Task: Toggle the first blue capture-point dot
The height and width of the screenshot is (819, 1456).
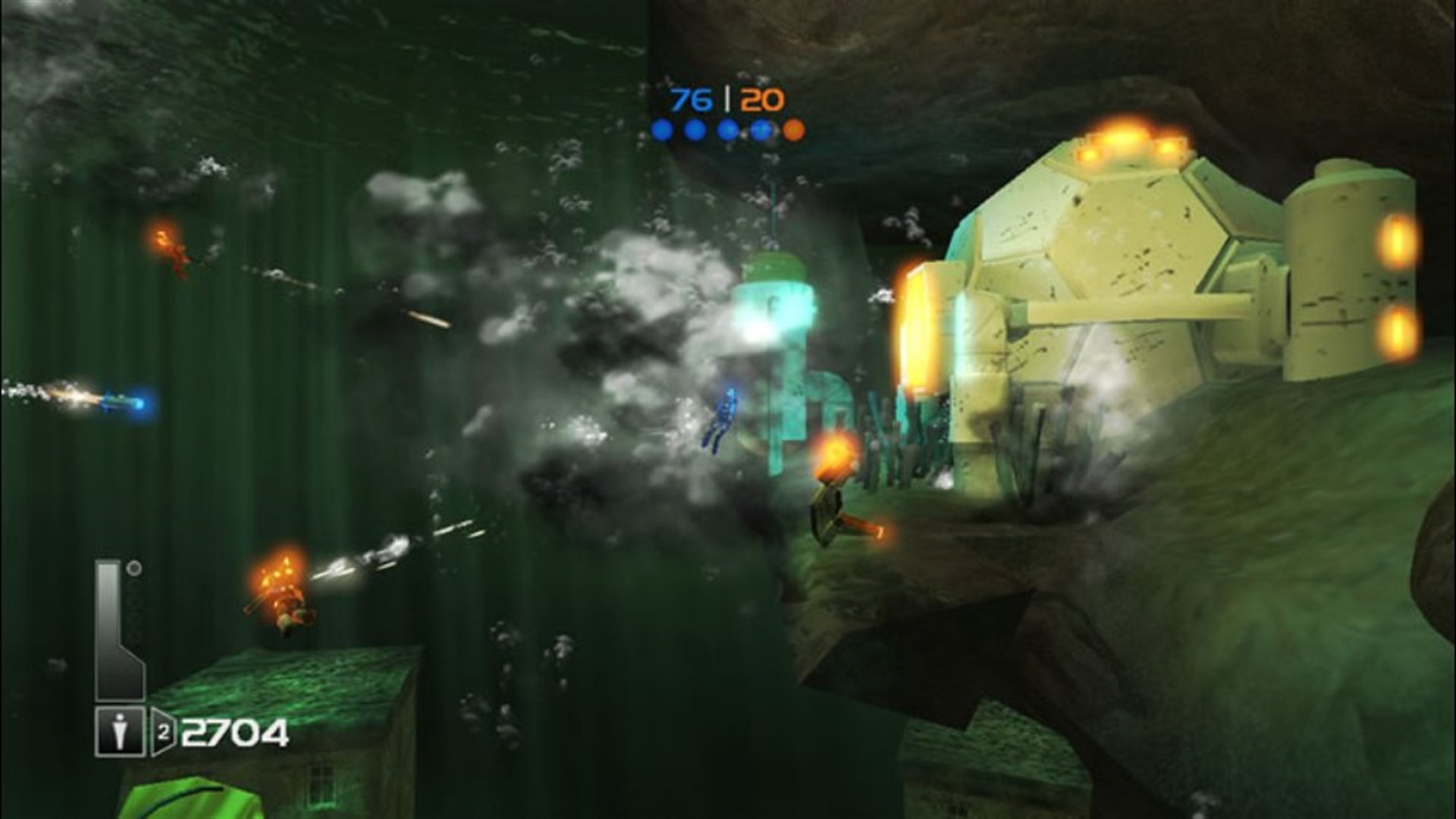Action: click(661, 129)
